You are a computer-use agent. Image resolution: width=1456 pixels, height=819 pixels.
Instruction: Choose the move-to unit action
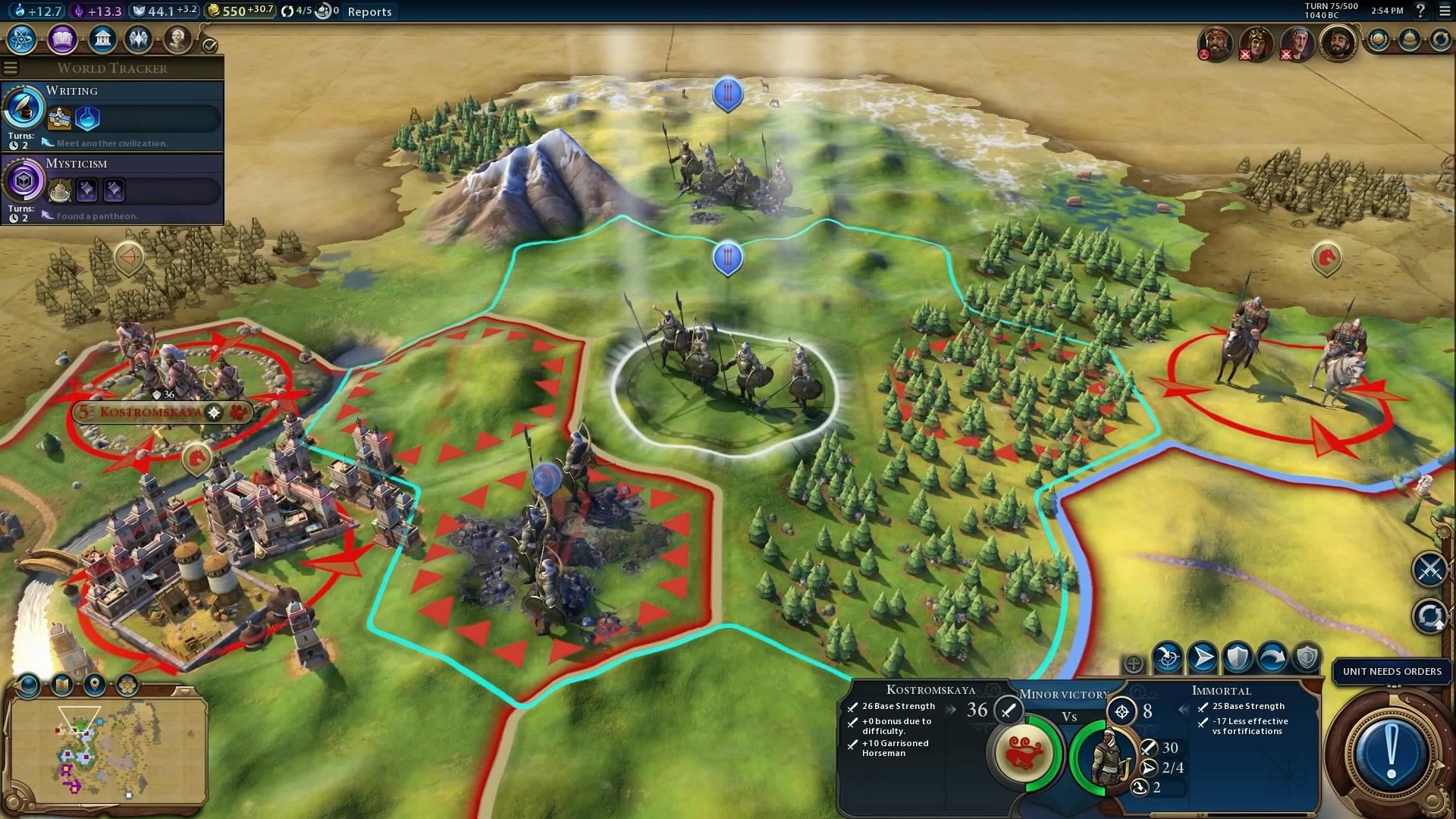pos(1203,657)
